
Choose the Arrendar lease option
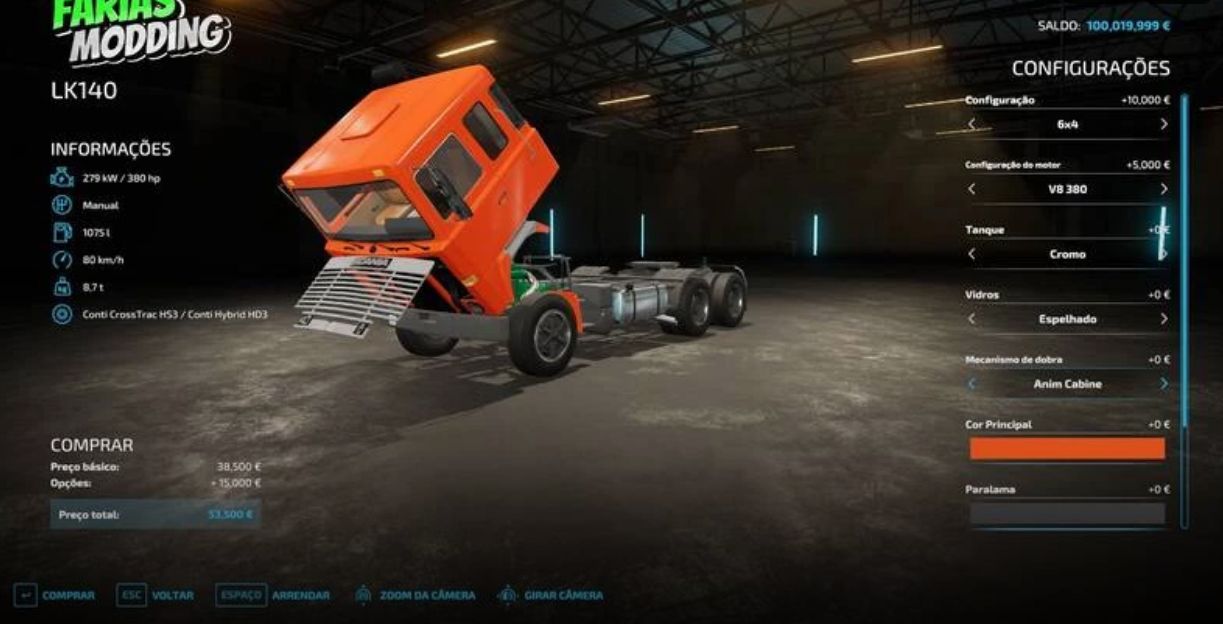273,595
